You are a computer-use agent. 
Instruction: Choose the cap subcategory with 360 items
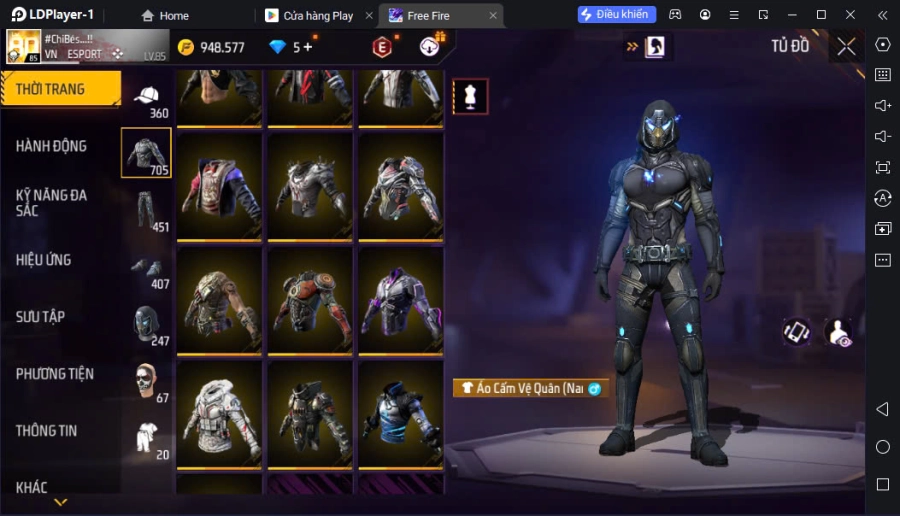147,98
